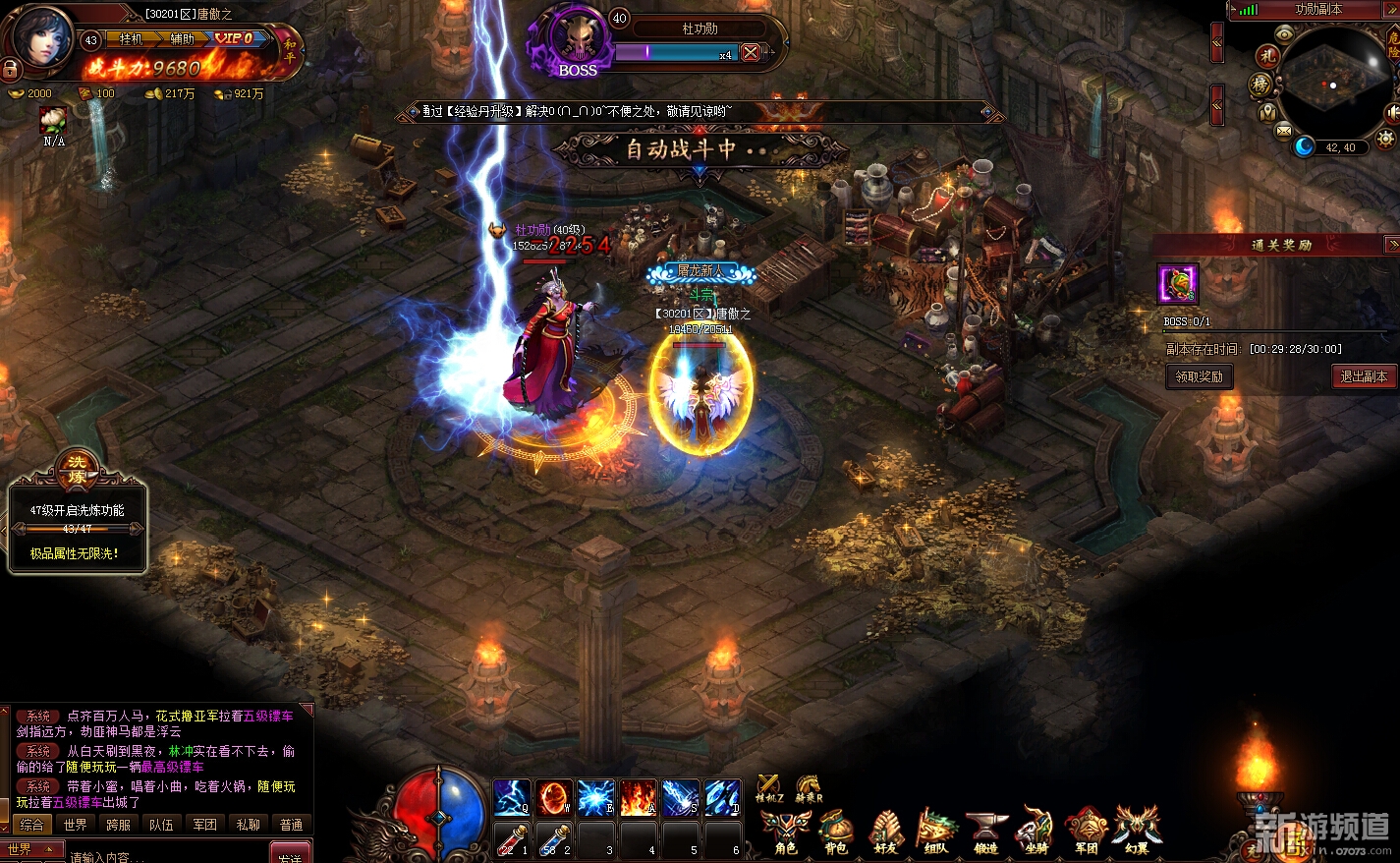Activate the fire flames skill
The image size is (1400, 863).
638,797
